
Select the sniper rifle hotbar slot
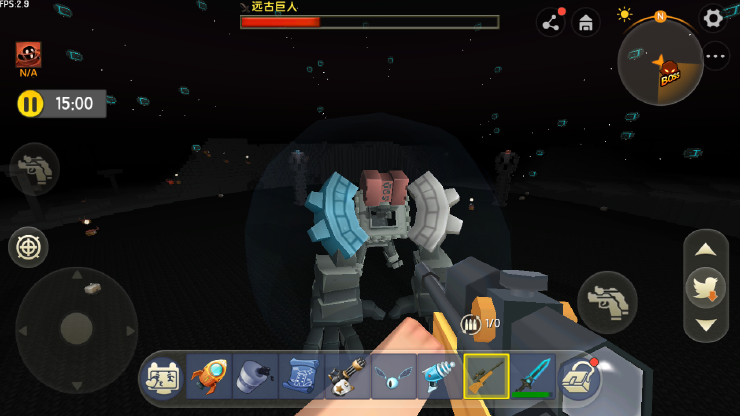pyautogui.click(x=486, y=377)
